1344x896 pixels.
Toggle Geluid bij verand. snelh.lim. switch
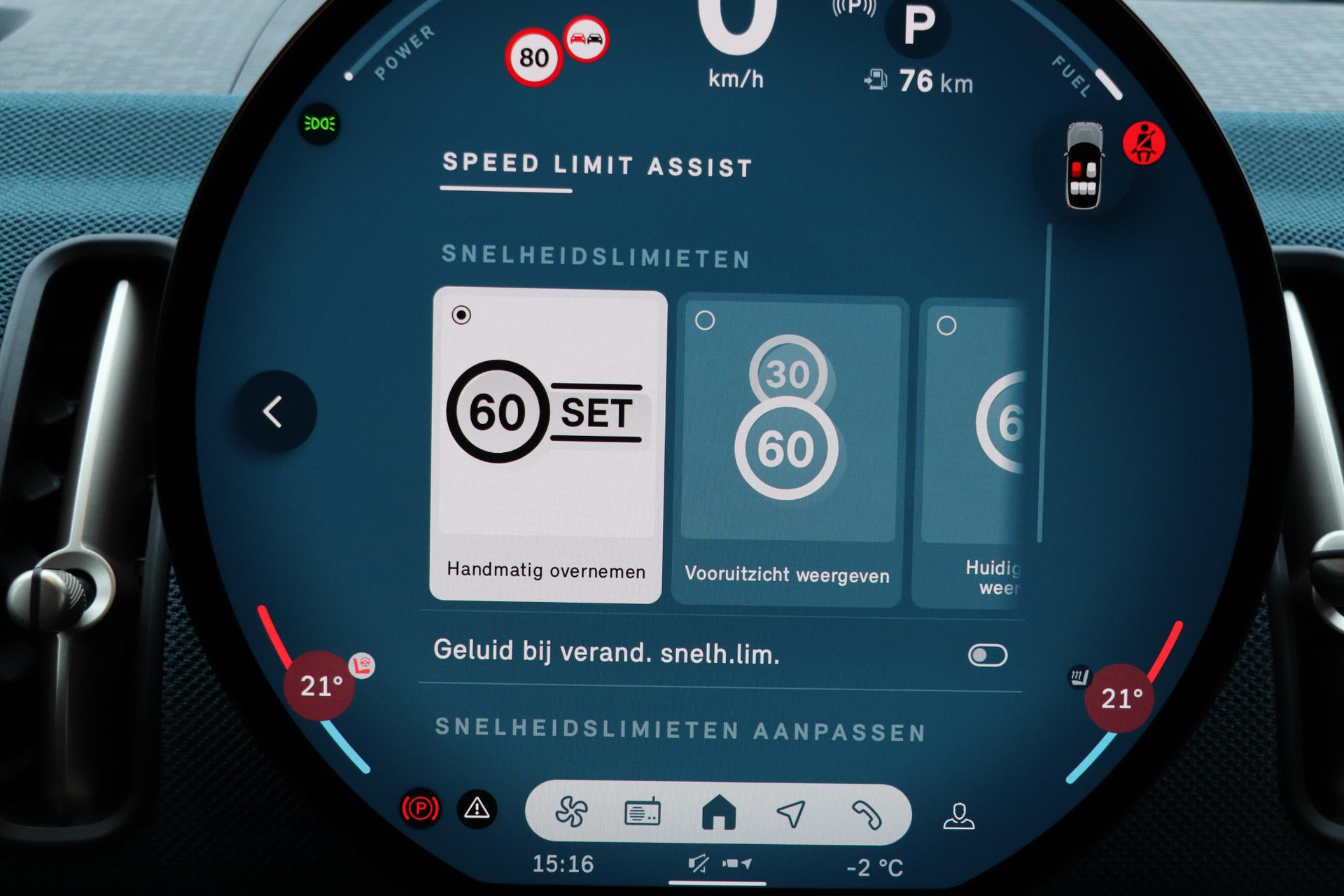click(x=987, y=655)
